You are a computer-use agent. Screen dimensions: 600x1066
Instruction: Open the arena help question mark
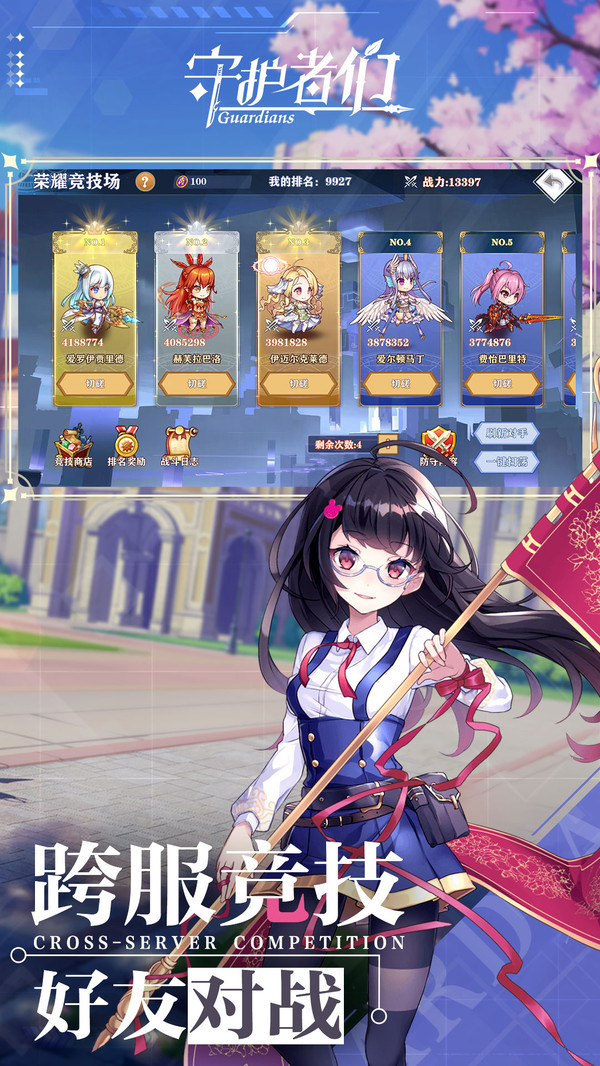pos(146,181)
